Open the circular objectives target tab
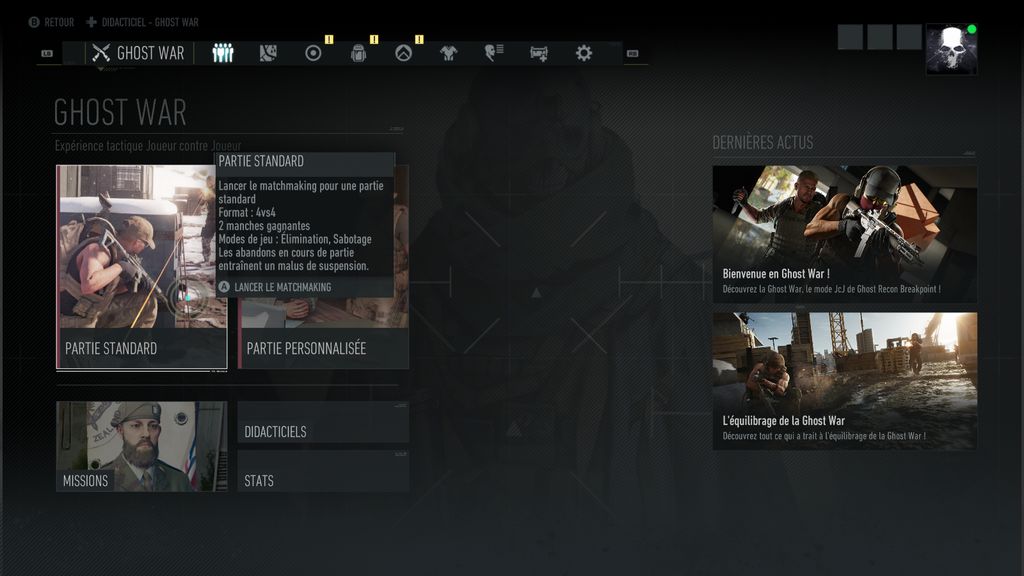Image resolution: width=1024 pixels, height=576 pixels. coord(313,53)
